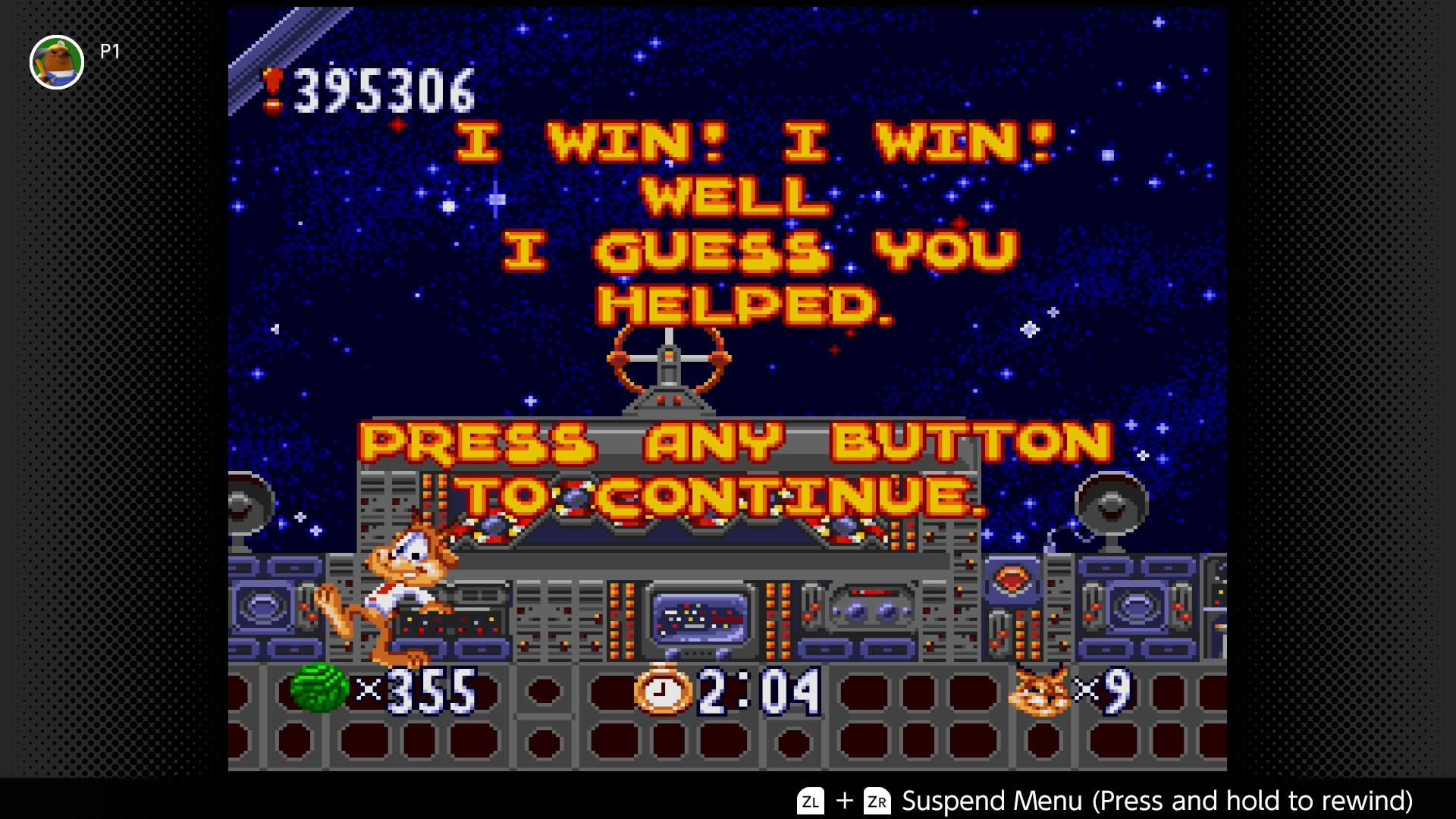Click the P1 player avatar icon
Screen dimensions: 1456x819
coord(57,62)
